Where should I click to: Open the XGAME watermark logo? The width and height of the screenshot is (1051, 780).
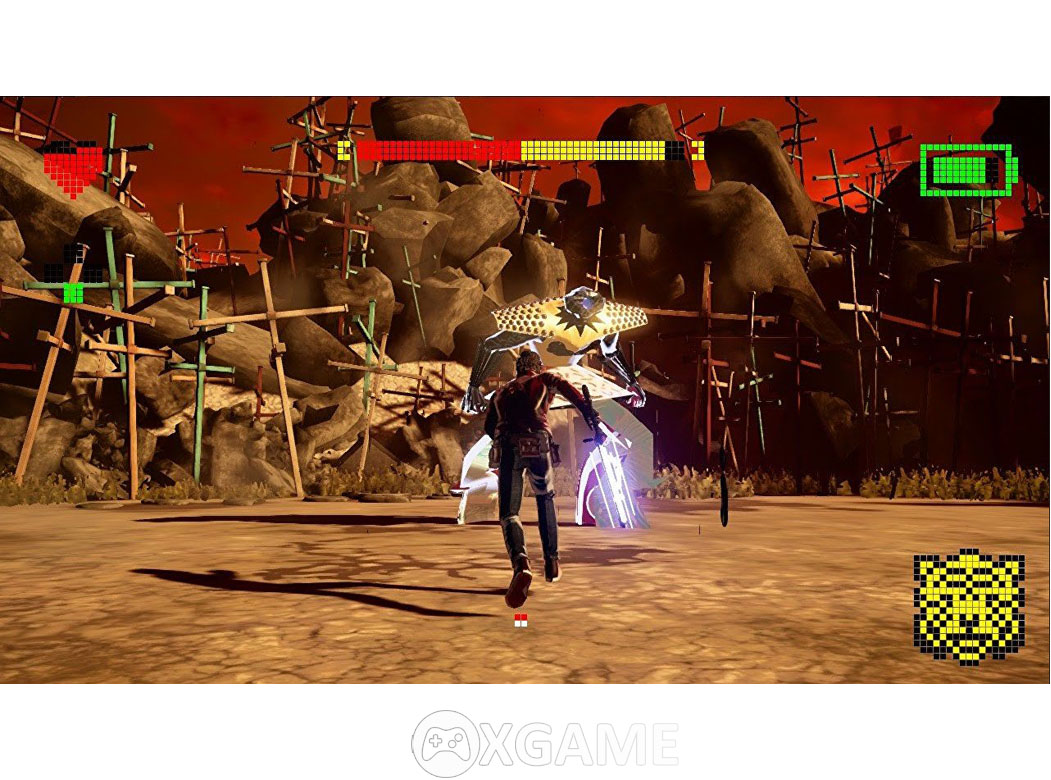click(x=545, y=743)
